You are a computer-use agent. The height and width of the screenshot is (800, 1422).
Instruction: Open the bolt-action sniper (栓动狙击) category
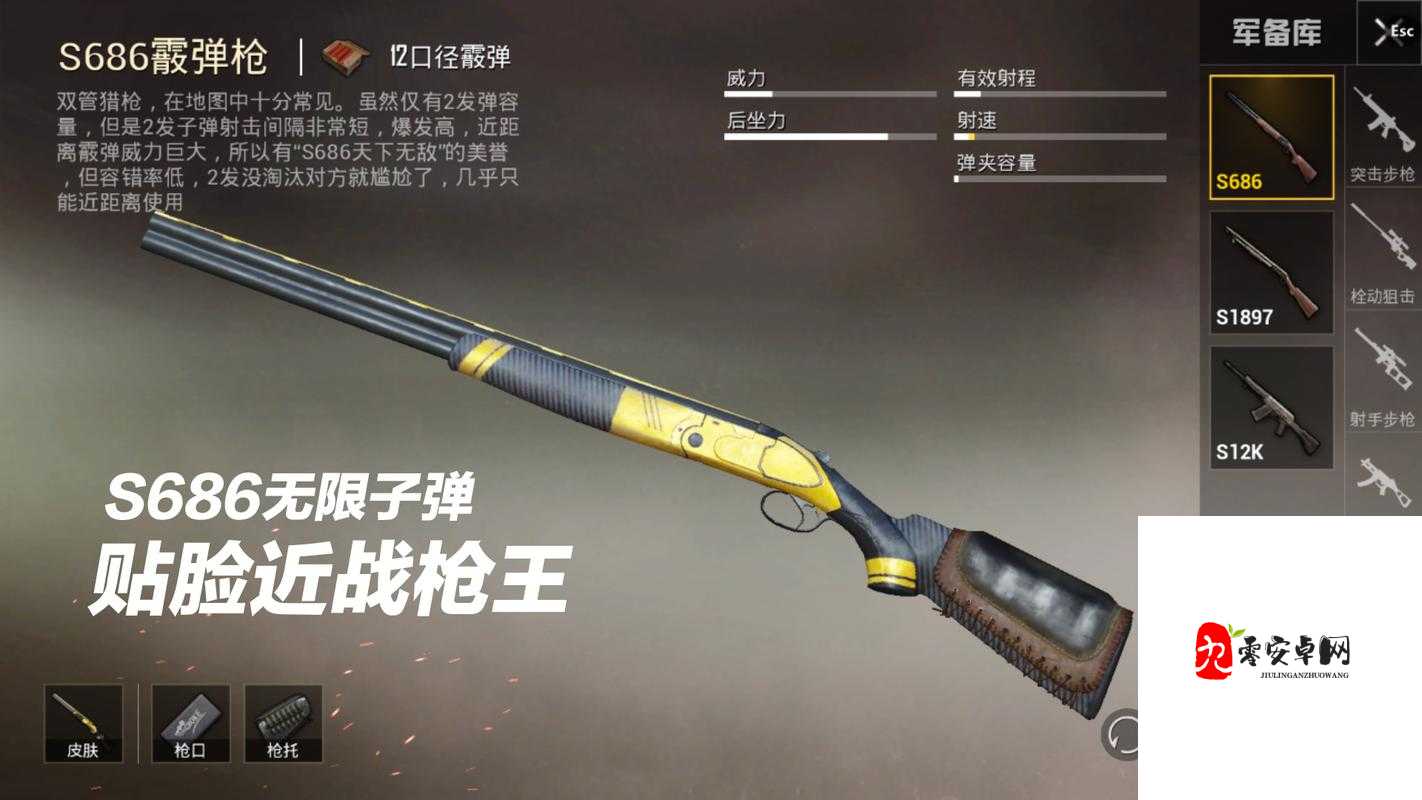pyautogui.click(x=1383, y=245)
